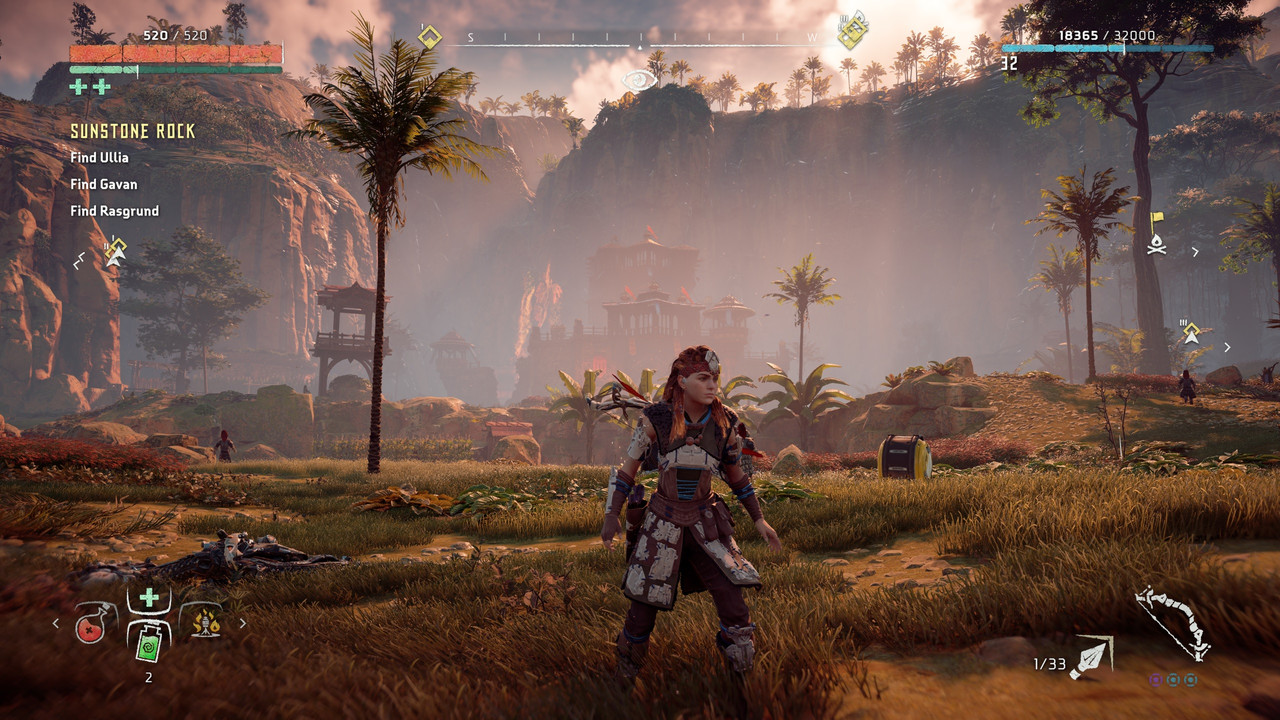1280x720 pixels.
Task: Select the yellow quest marker left of compass
Action: 429,37
